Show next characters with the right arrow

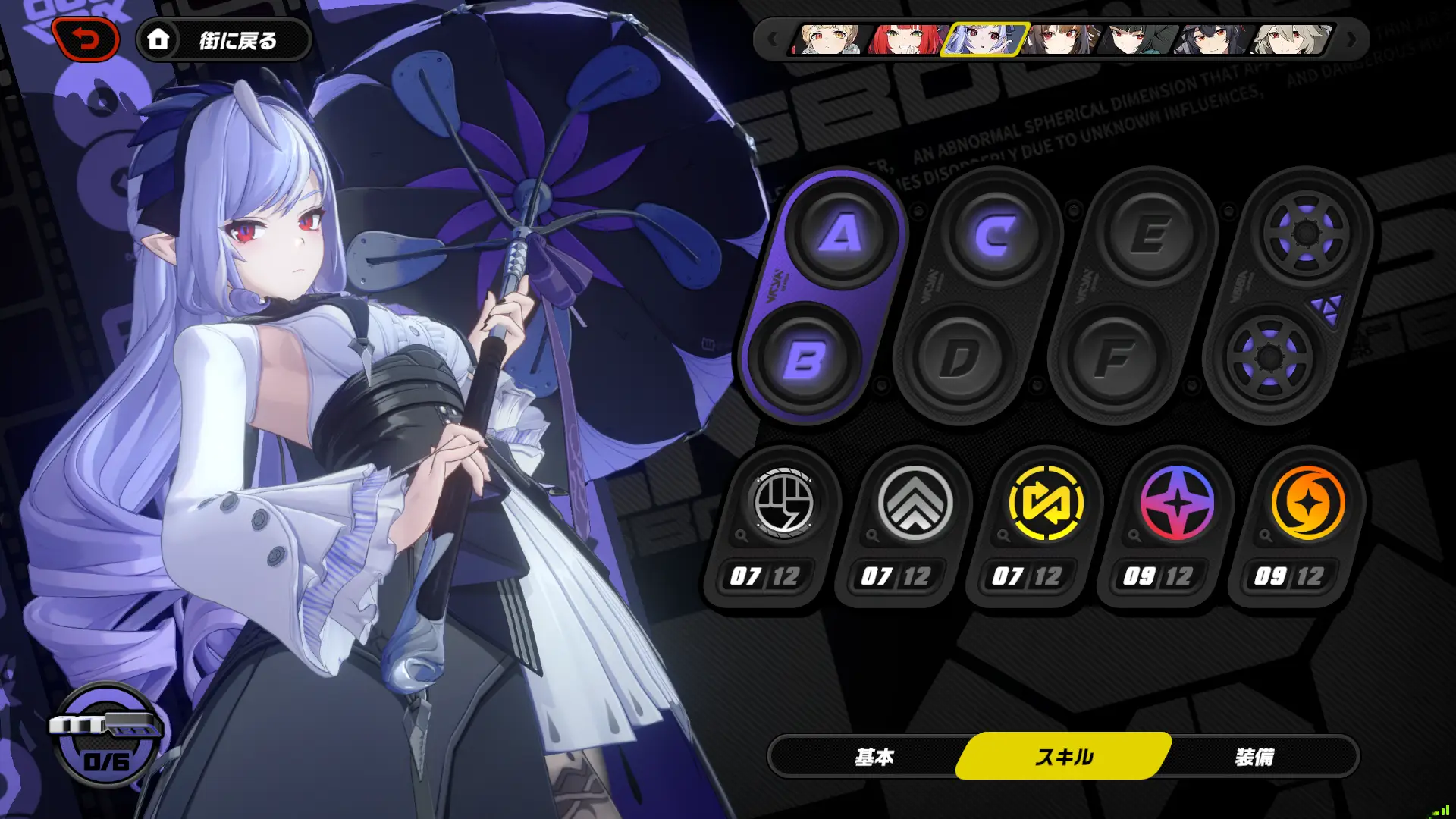pos(1351,39)
